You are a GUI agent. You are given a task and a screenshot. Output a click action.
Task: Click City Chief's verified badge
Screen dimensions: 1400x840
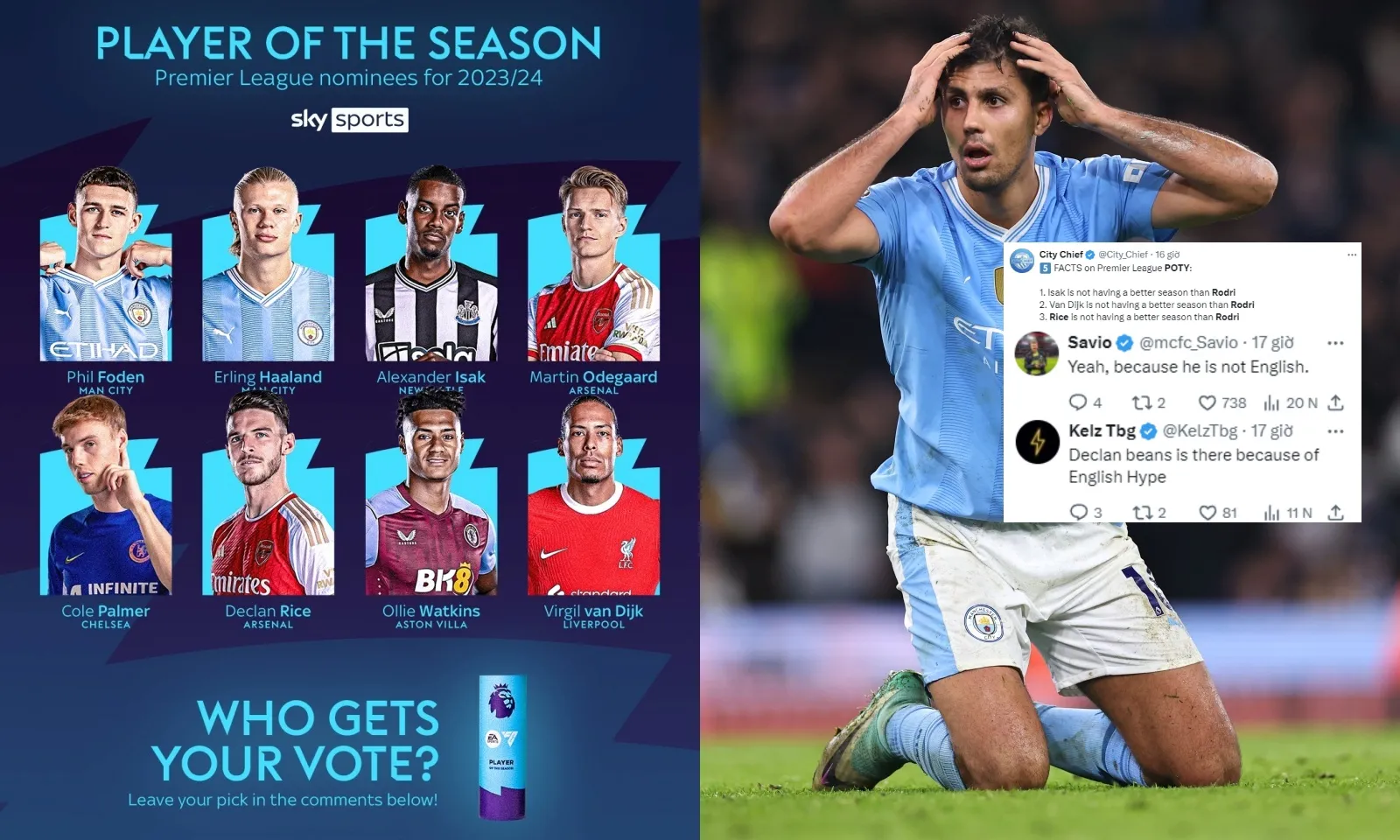click(x=1089, y=255)
